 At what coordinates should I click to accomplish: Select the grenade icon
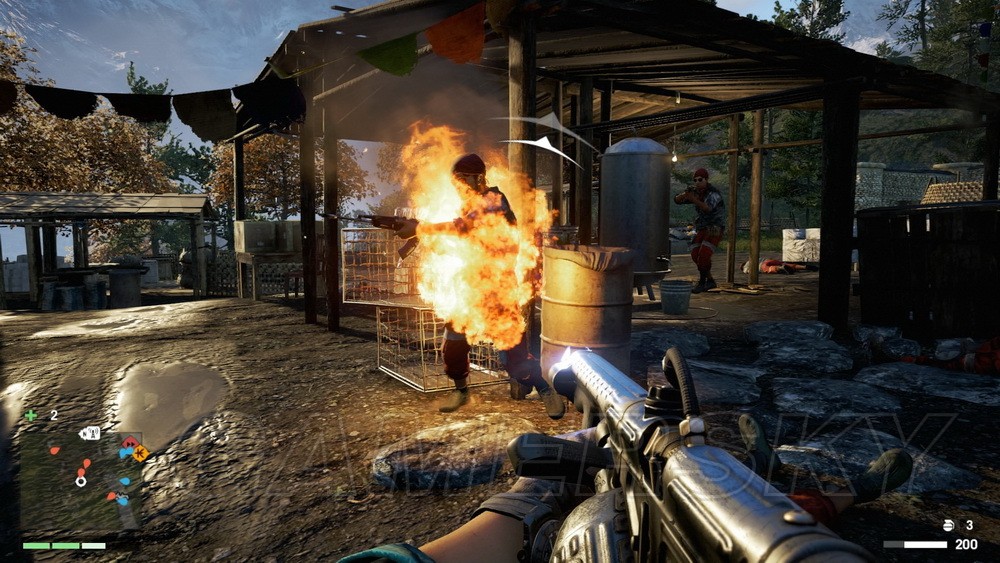pyautogui.click(x=949, y=525)
